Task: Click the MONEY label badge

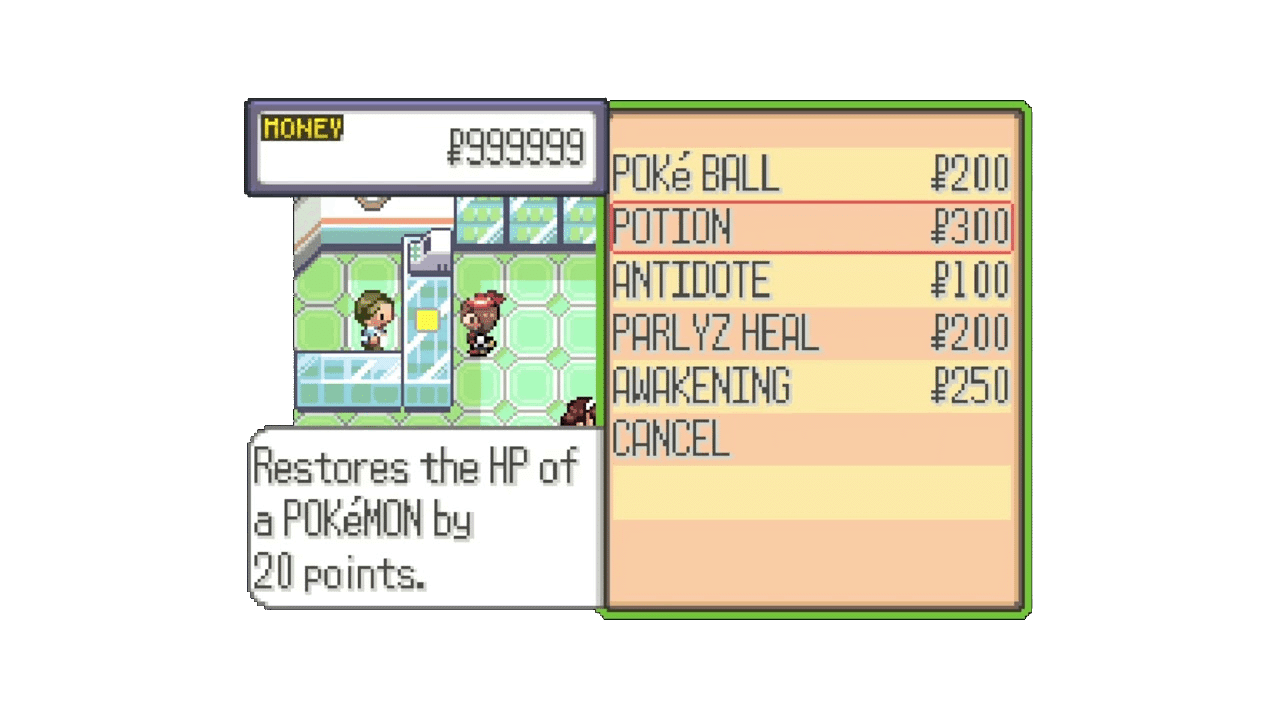Action: pyautogui.click(x=301, y=128)
